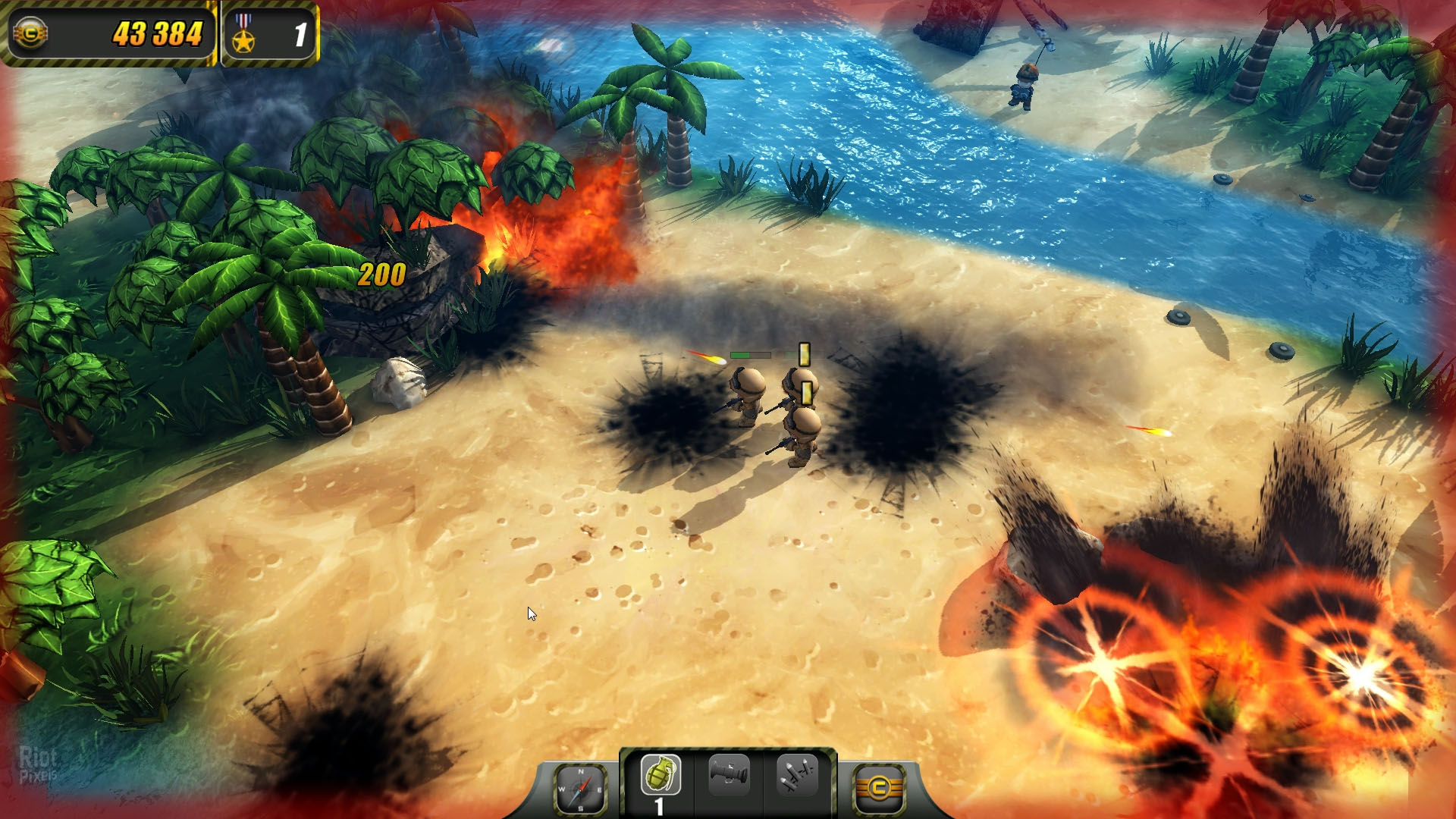Image resolution: width=1456 pixels, height=819 pixels.
Task: Open the compass map button
Action: pyautogui.click(x=581, y=789)
